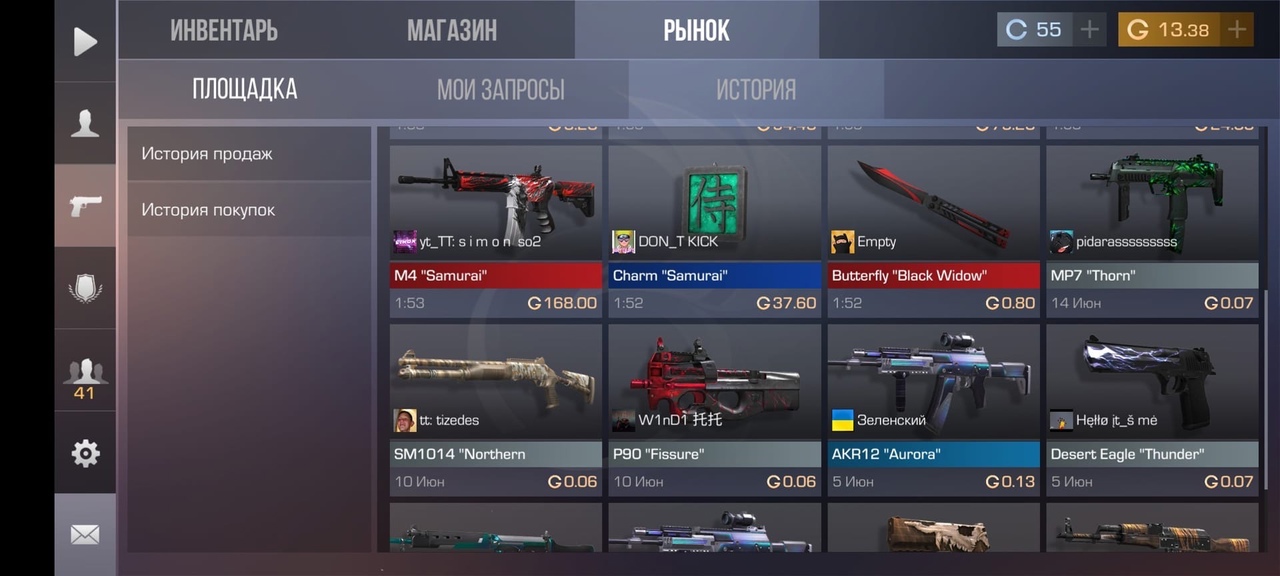Select the Charm "Samurai" listing
The image size is (1280, 576).
point(714,231)
